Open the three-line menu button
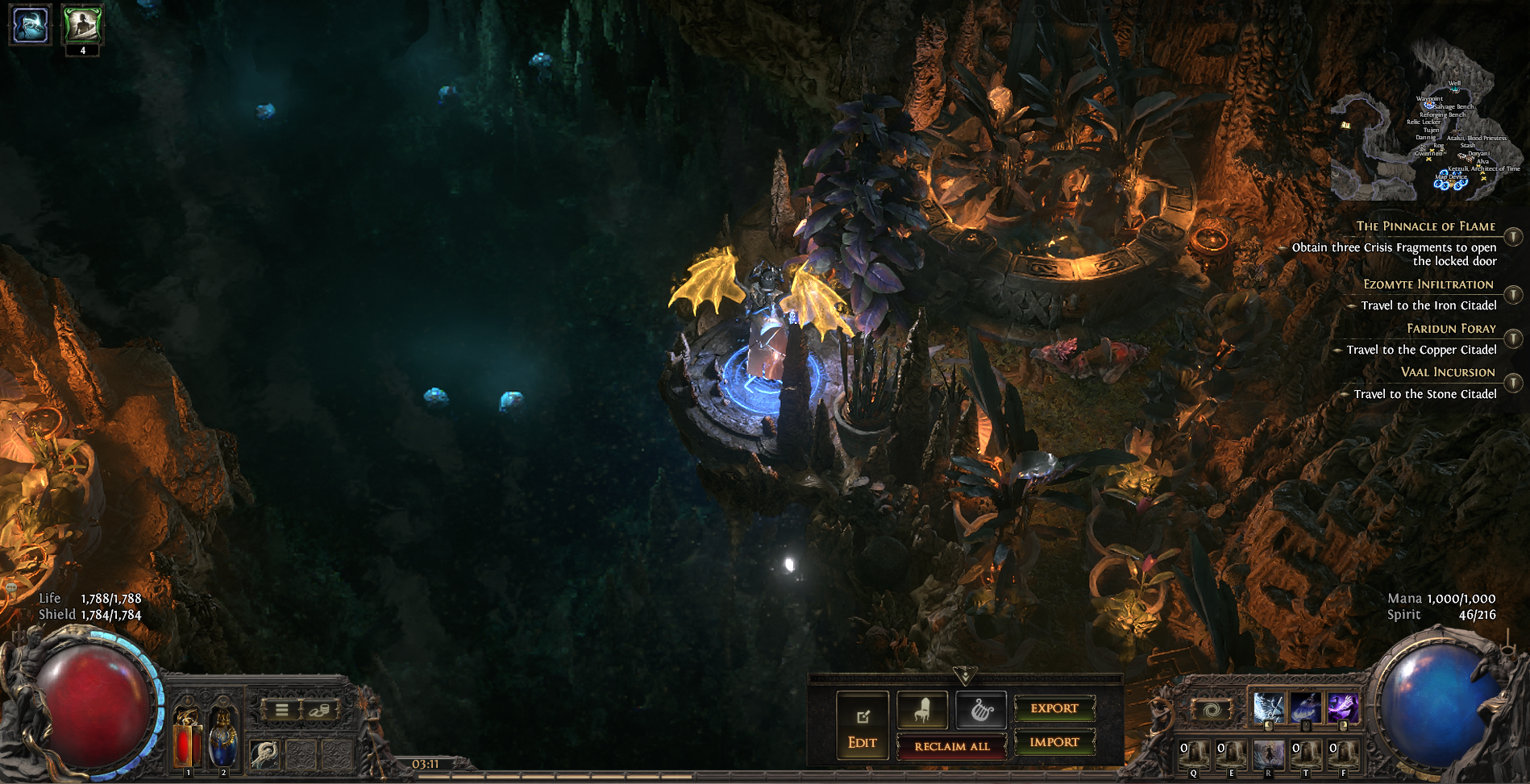Viewport: 1530px width, 784px height. pos(281,710)
